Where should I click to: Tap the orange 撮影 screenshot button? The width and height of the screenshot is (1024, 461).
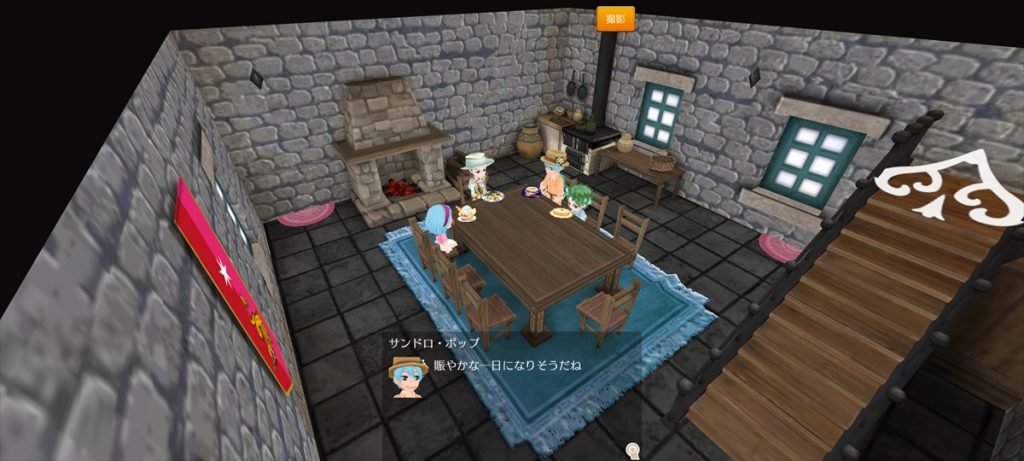click(x=615, y=19)
